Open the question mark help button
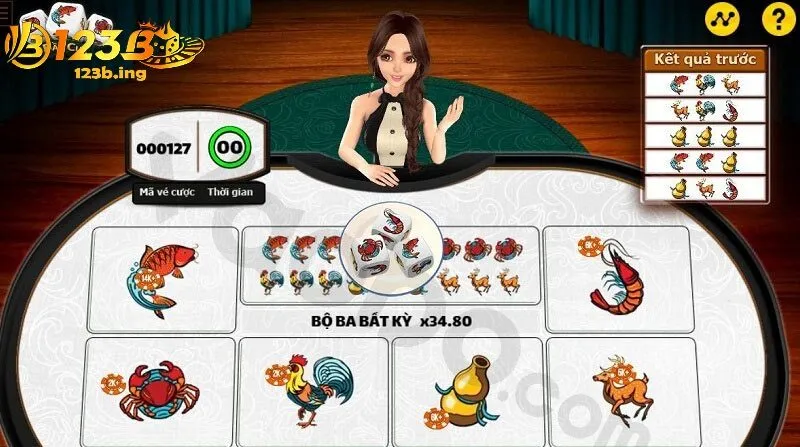Screen dimensions: 800x447 pyautogui.click(x=776, y=17)
